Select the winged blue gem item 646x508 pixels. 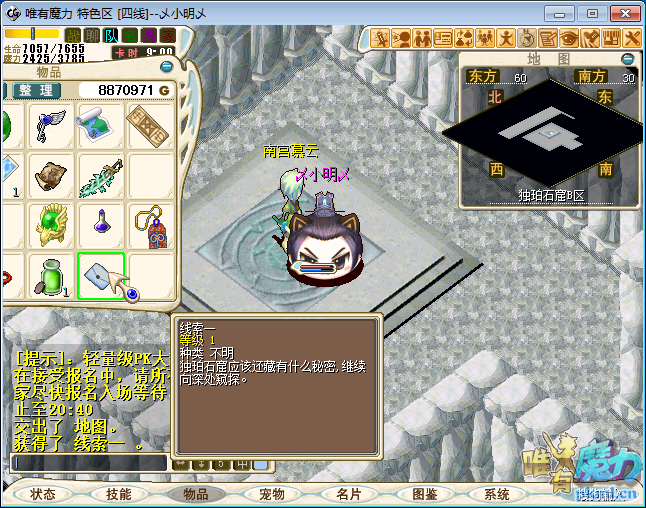51,126
